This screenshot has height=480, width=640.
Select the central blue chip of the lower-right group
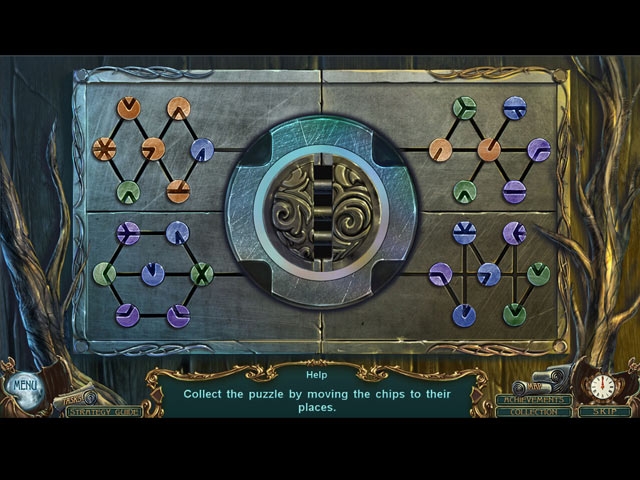click(x=489, y=274)
